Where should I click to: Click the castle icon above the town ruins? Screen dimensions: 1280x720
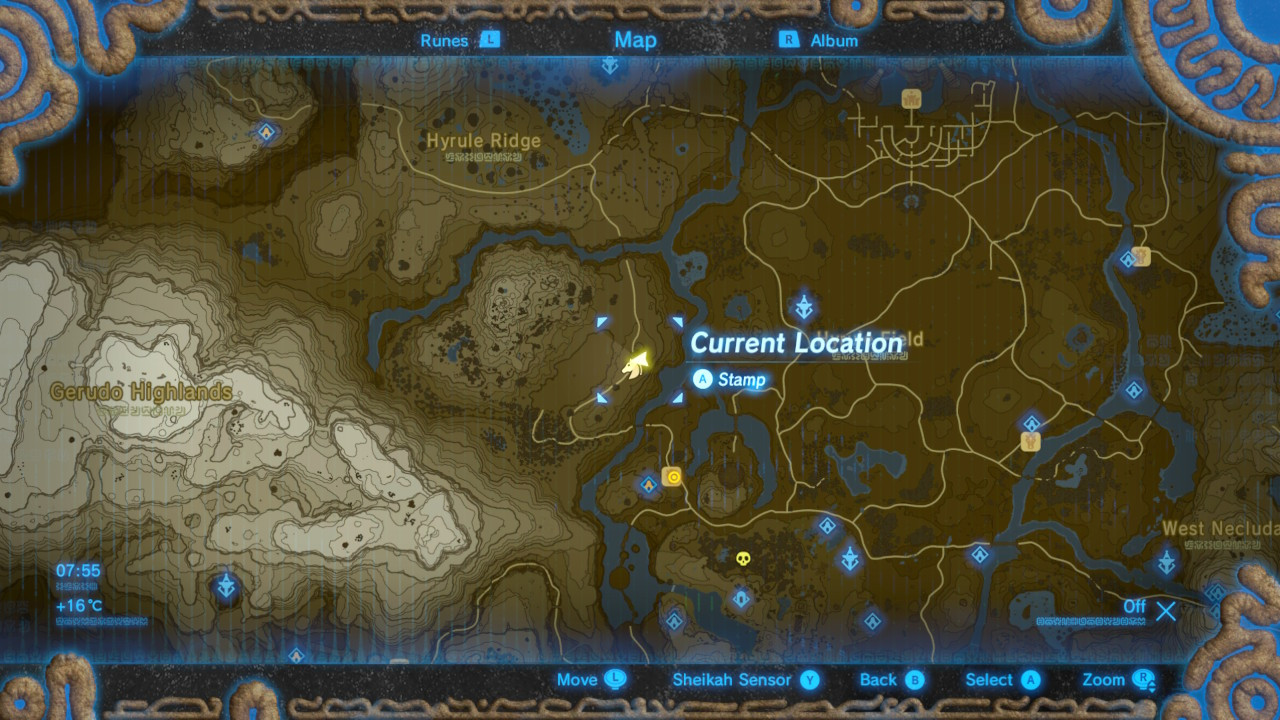(911, 98)
